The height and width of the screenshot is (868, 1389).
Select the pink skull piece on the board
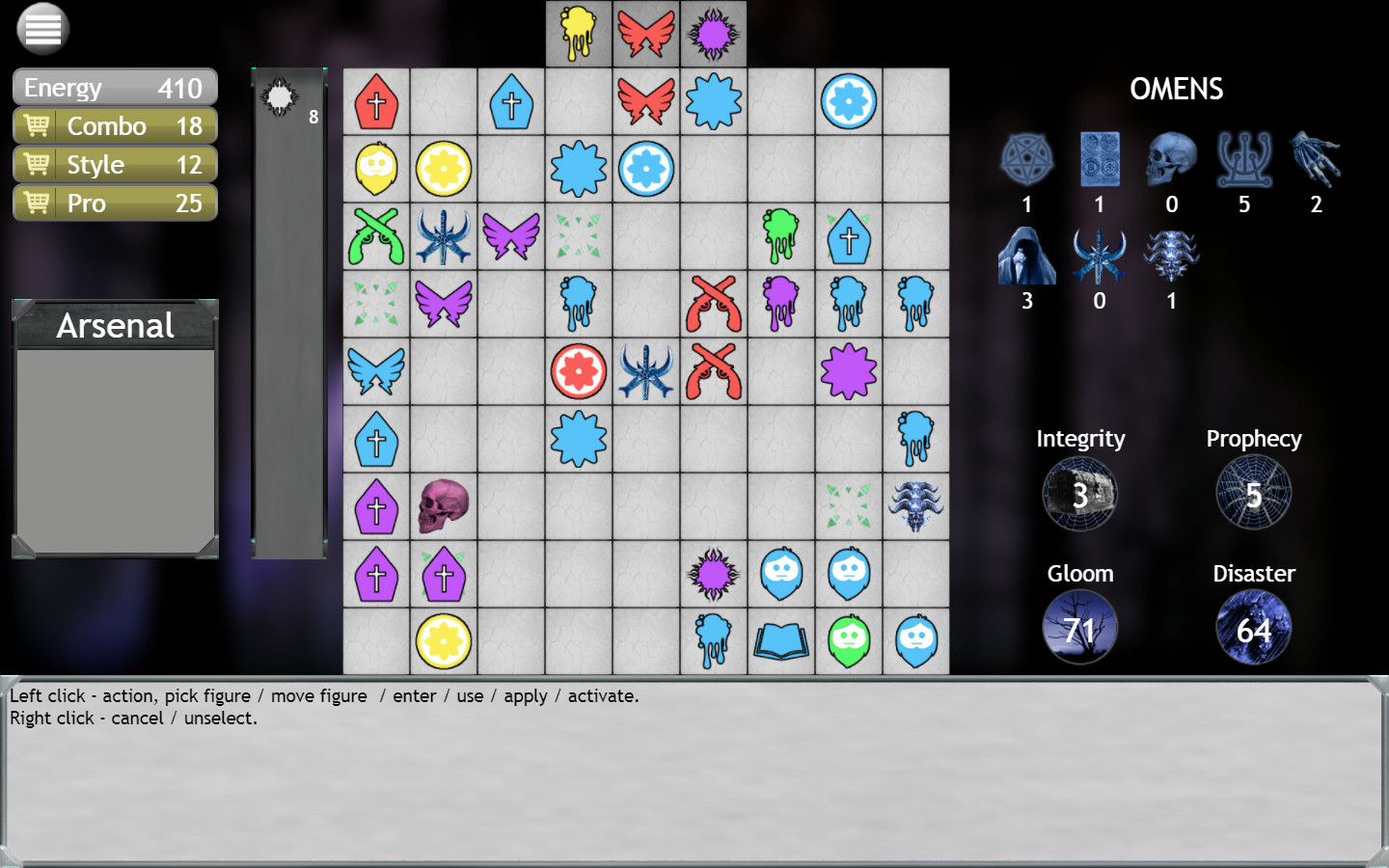click(x=444, y=506)
